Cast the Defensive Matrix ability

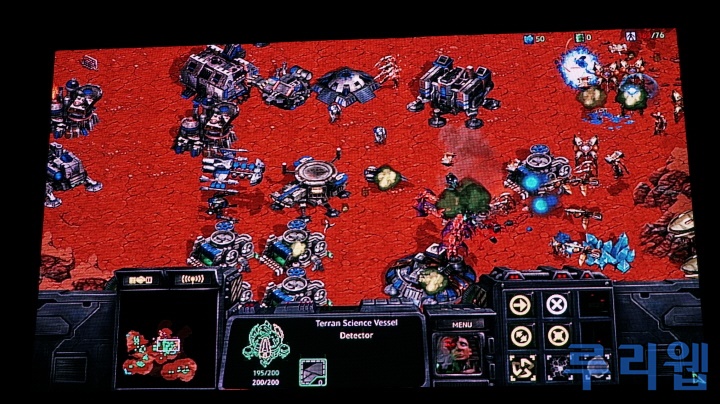[518, 366]
